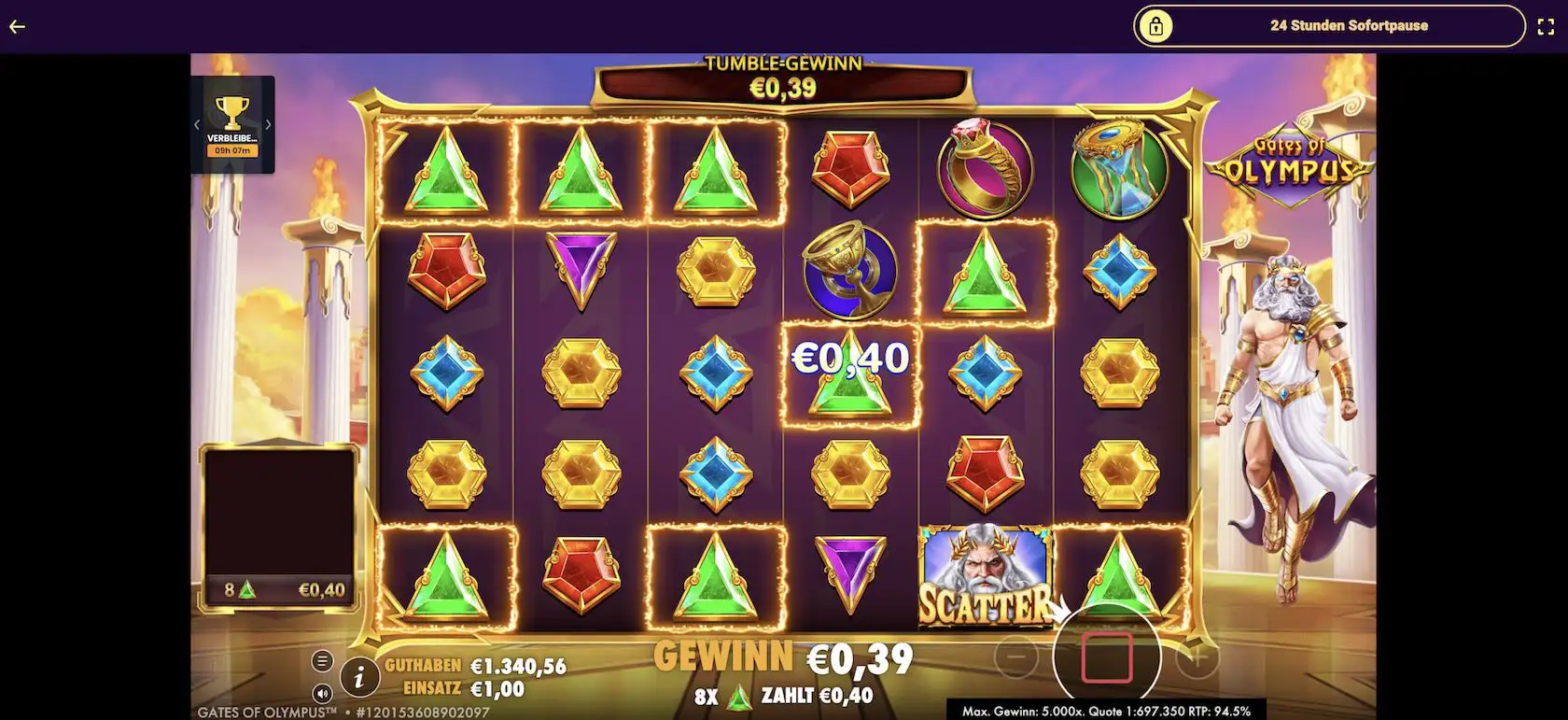Open the hamburger game menu

pyautogui.click(x=322, y=658)
